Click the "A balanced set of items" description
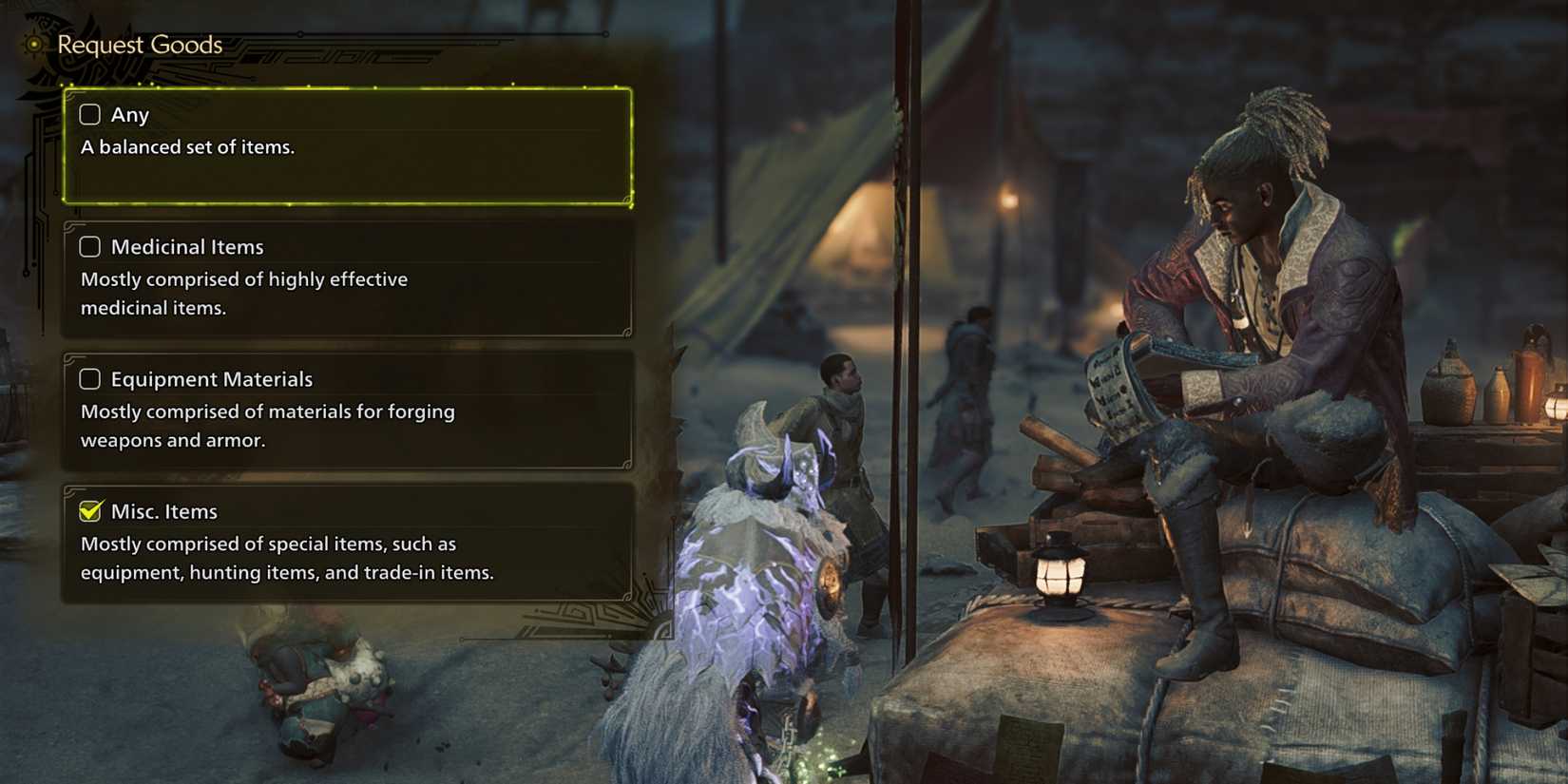This screenshot has height=784, width=1568. (x=189, y=146)
